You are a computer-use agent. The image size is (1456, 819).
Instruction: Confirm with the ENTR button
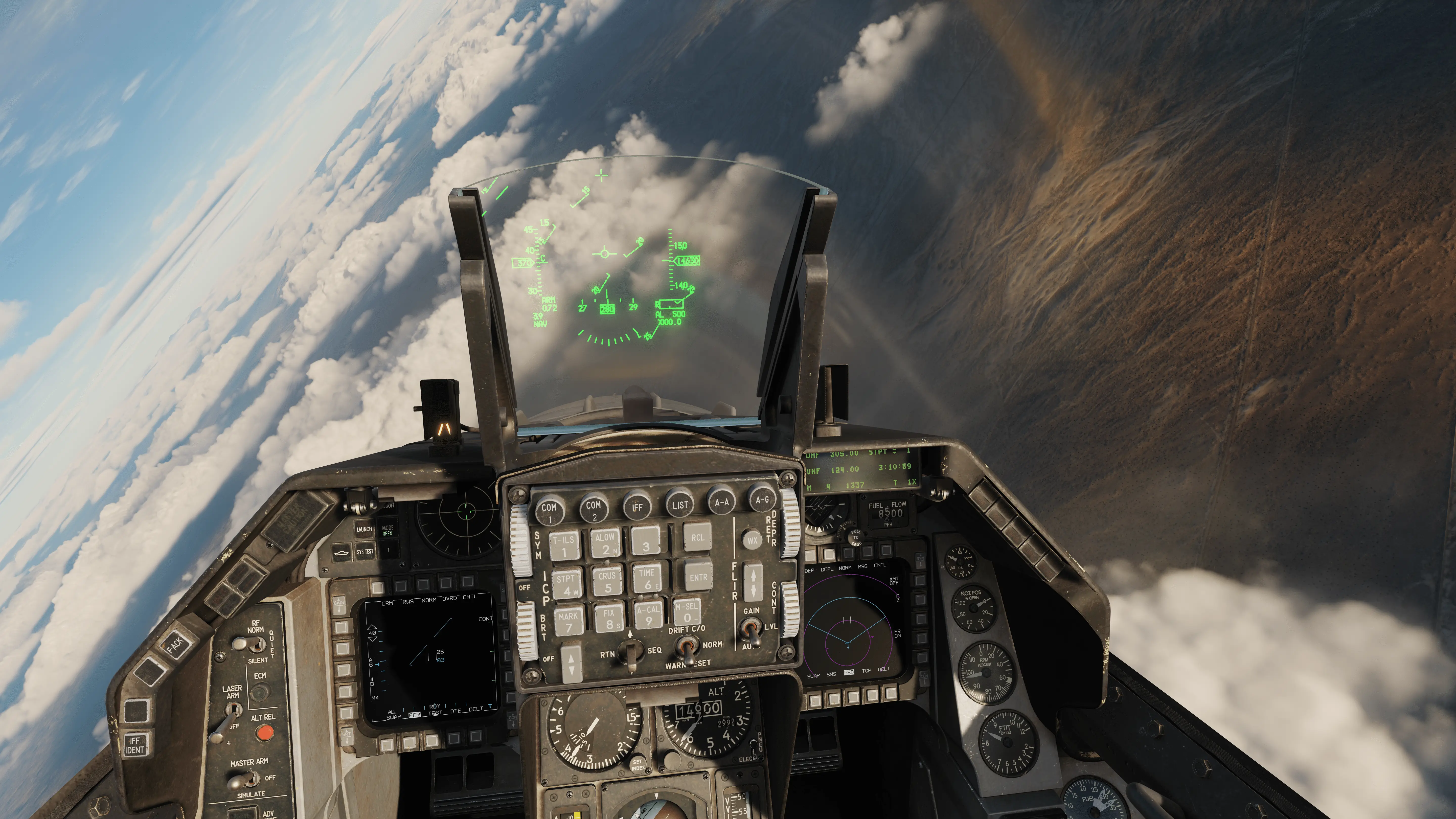tap(698, 577)
